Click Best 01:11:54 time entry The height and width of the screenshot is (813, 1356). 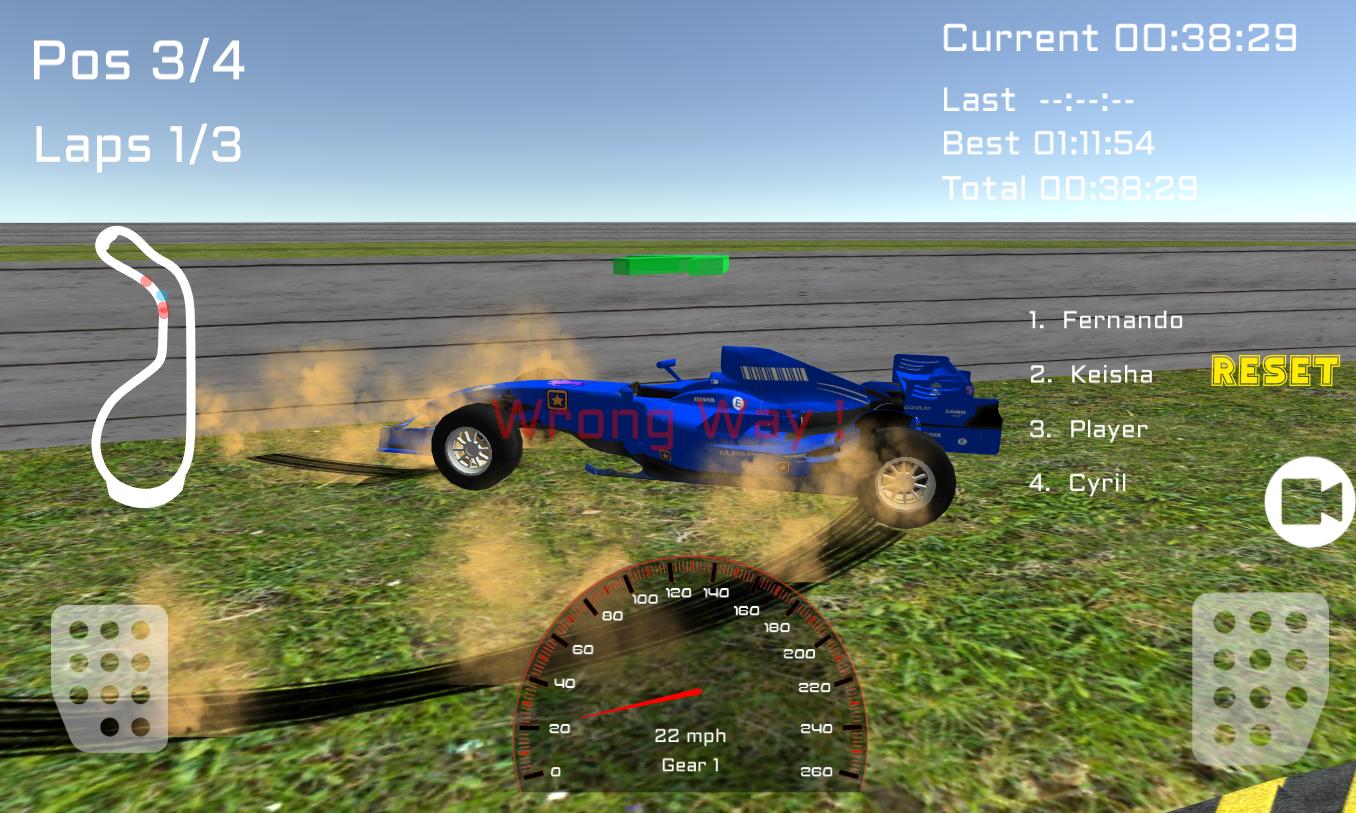(1048, 143)
